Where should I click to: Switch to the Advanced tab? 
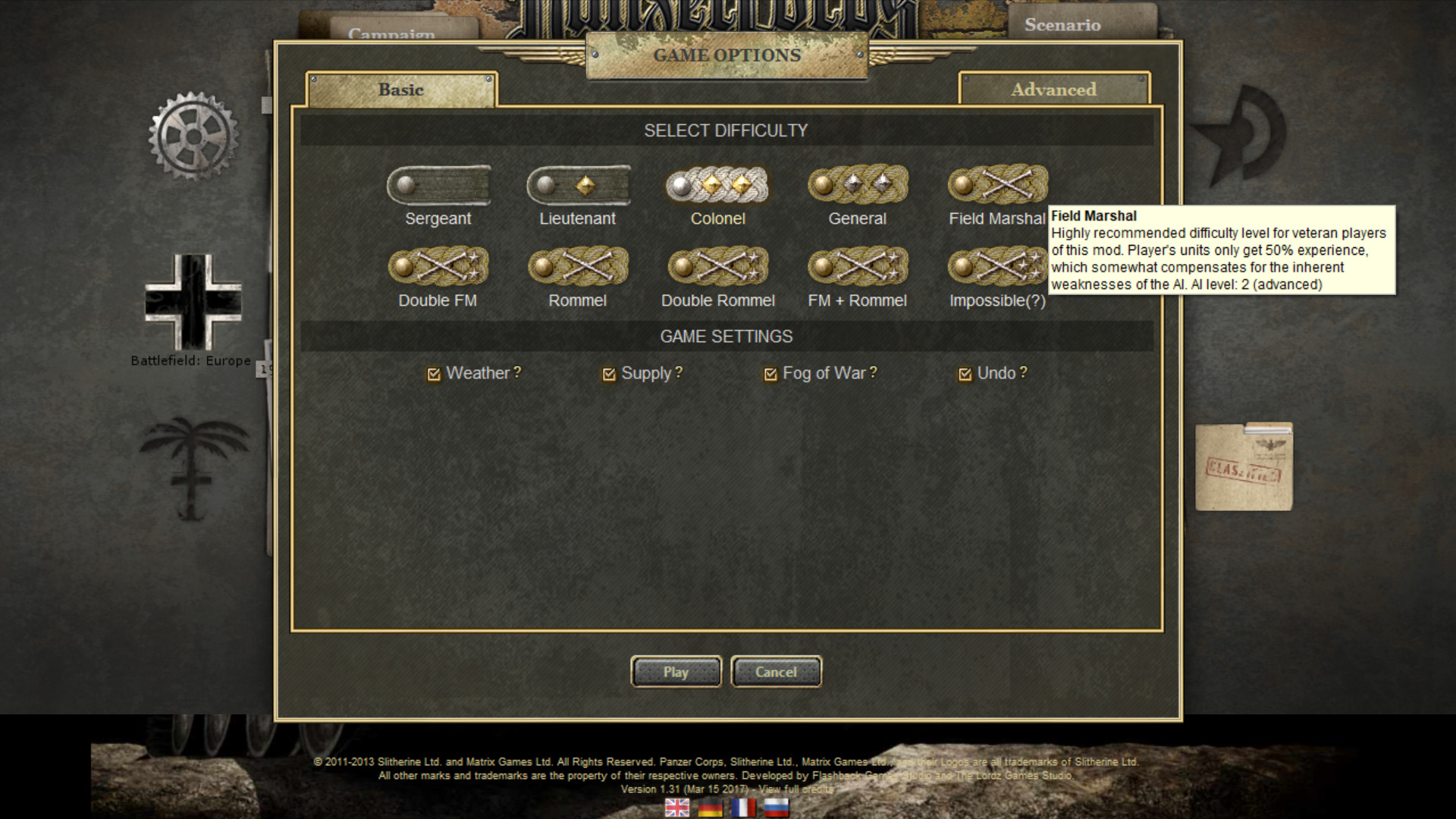click(x=1053, y=89)
